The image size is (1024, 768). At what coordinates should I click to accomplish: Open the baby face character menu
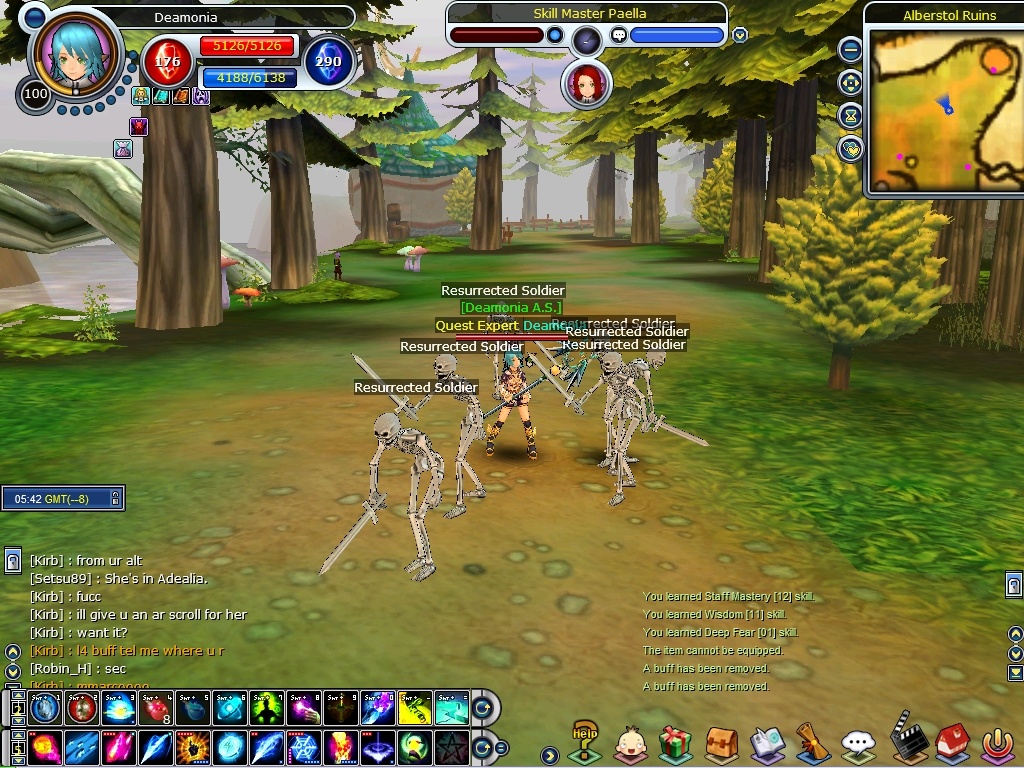point(629,744)
